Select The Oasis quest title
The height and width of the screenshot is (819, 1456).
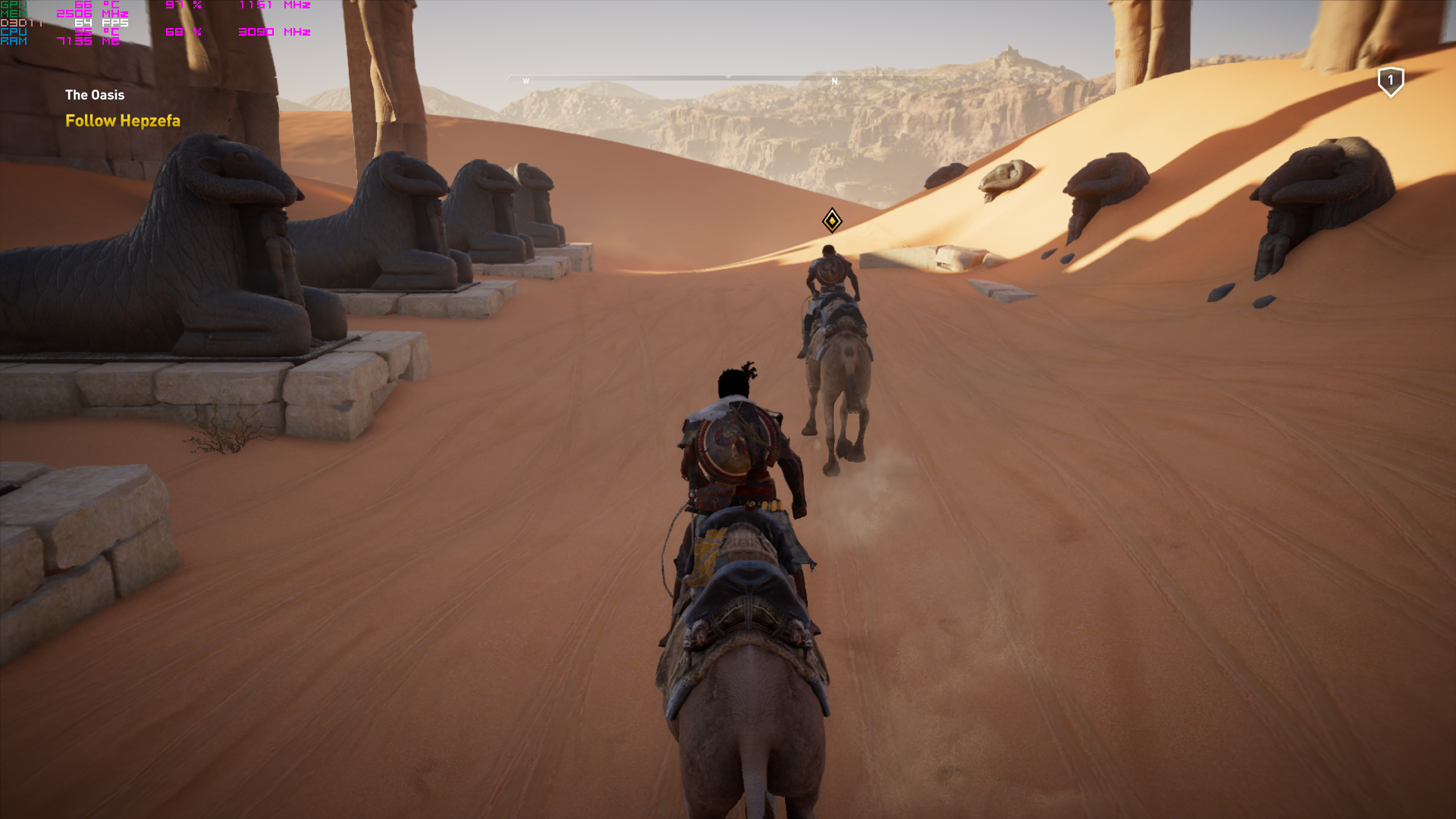point(95,95)
